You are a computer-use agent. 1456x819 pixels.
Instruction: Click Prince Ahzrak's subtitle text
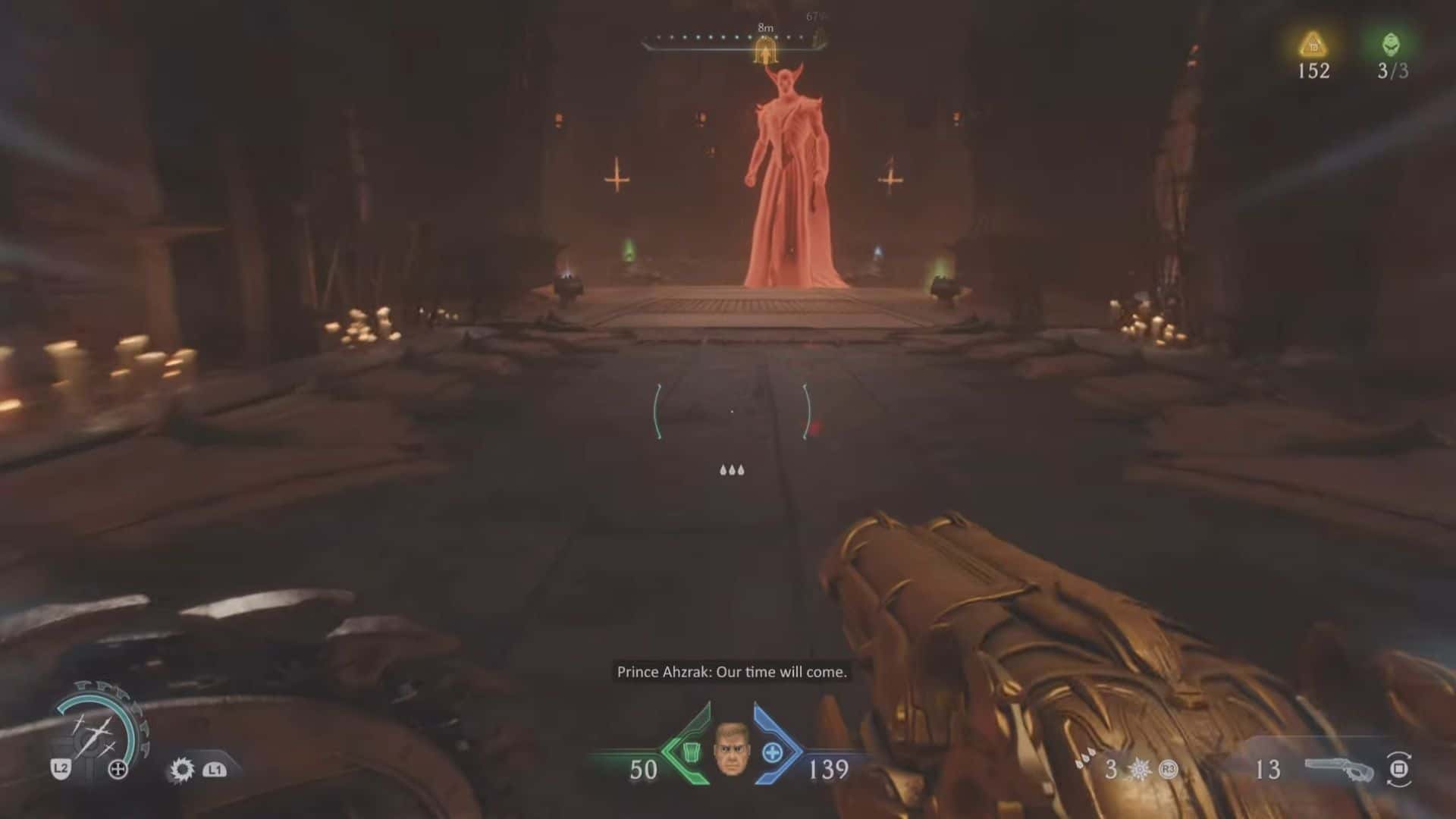[733, 671]
